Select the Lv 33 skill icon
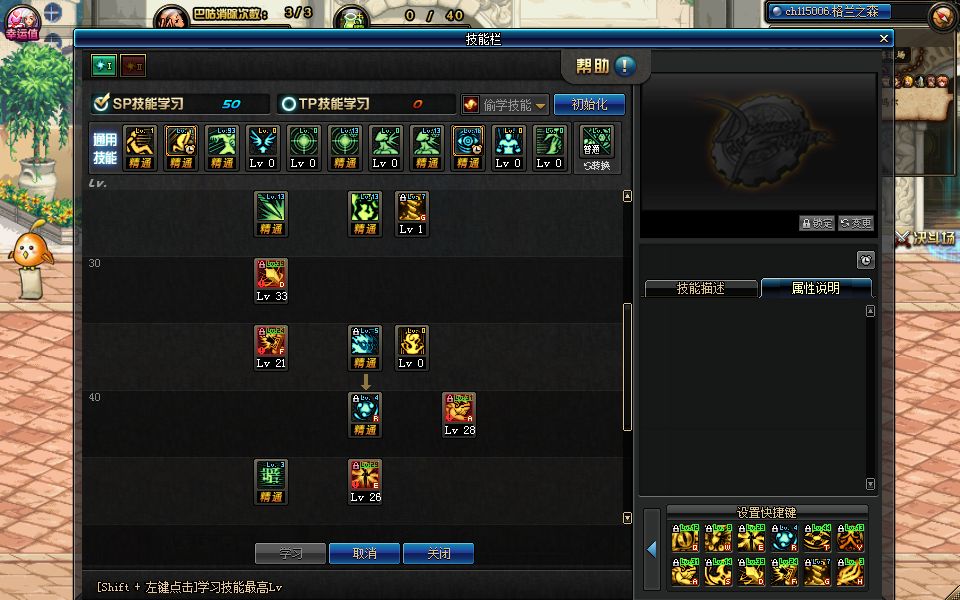Viewport: 960px width, 600px height. (x=271, y=275)
